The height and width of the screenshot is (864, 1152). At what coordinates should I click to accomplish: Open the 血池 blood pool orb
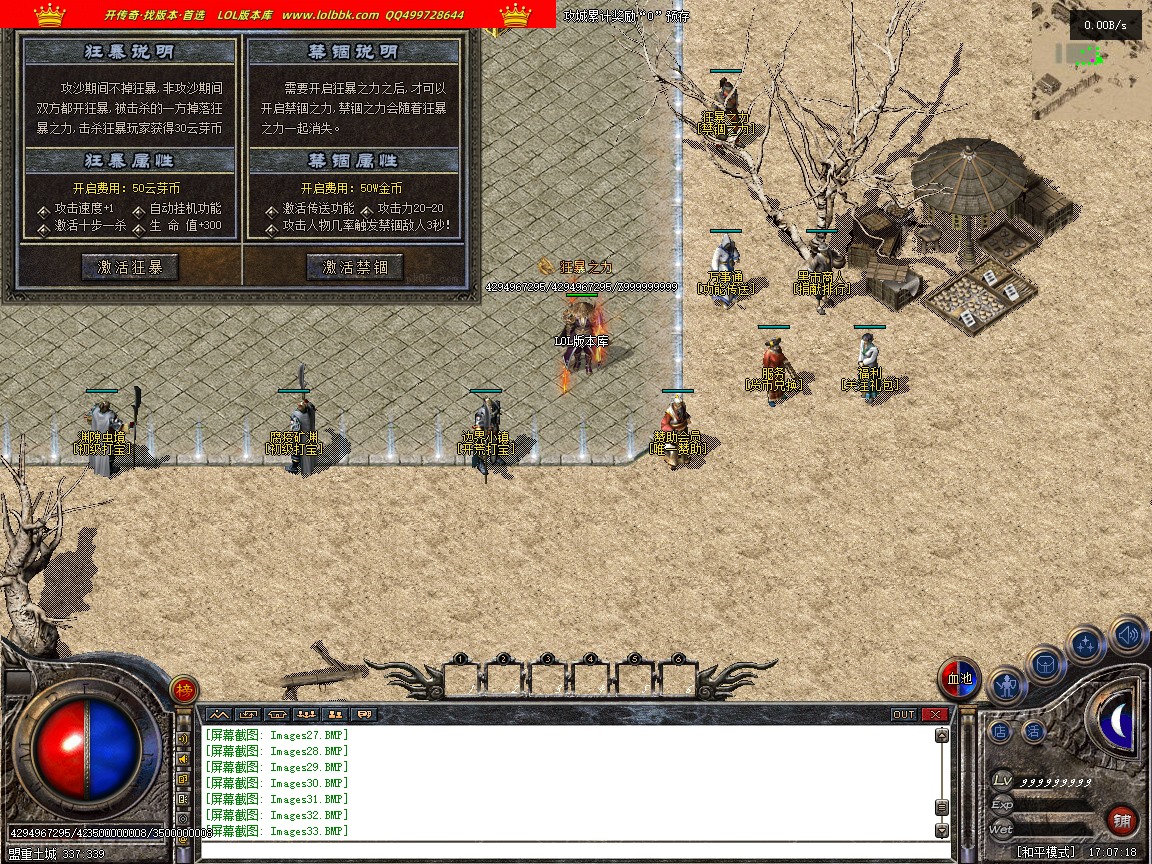click(x=960, y=679)
